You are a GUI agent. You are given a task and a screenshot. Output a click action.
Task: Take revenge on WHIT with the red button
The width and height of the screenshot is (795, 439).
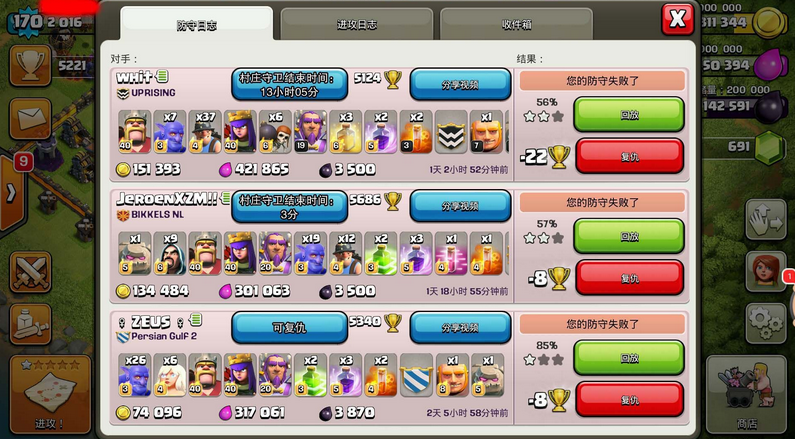pos(629,155)
